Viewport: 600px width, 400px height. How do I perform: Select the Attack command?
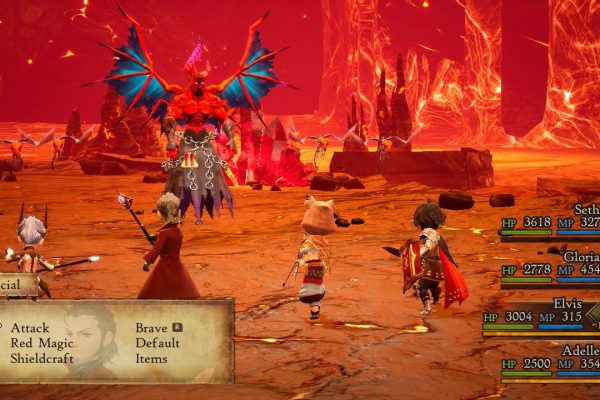tap(31, 328)
